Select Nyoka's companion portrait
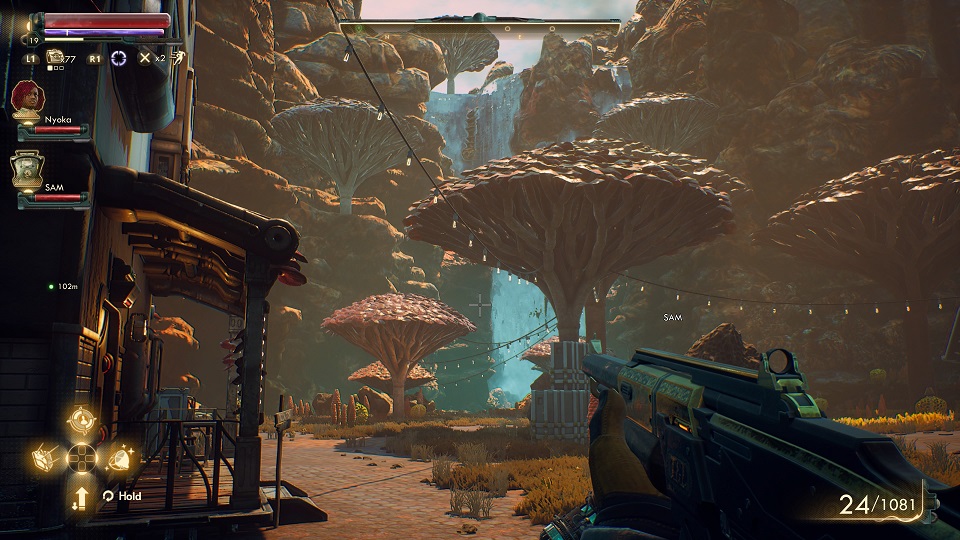 27,99
